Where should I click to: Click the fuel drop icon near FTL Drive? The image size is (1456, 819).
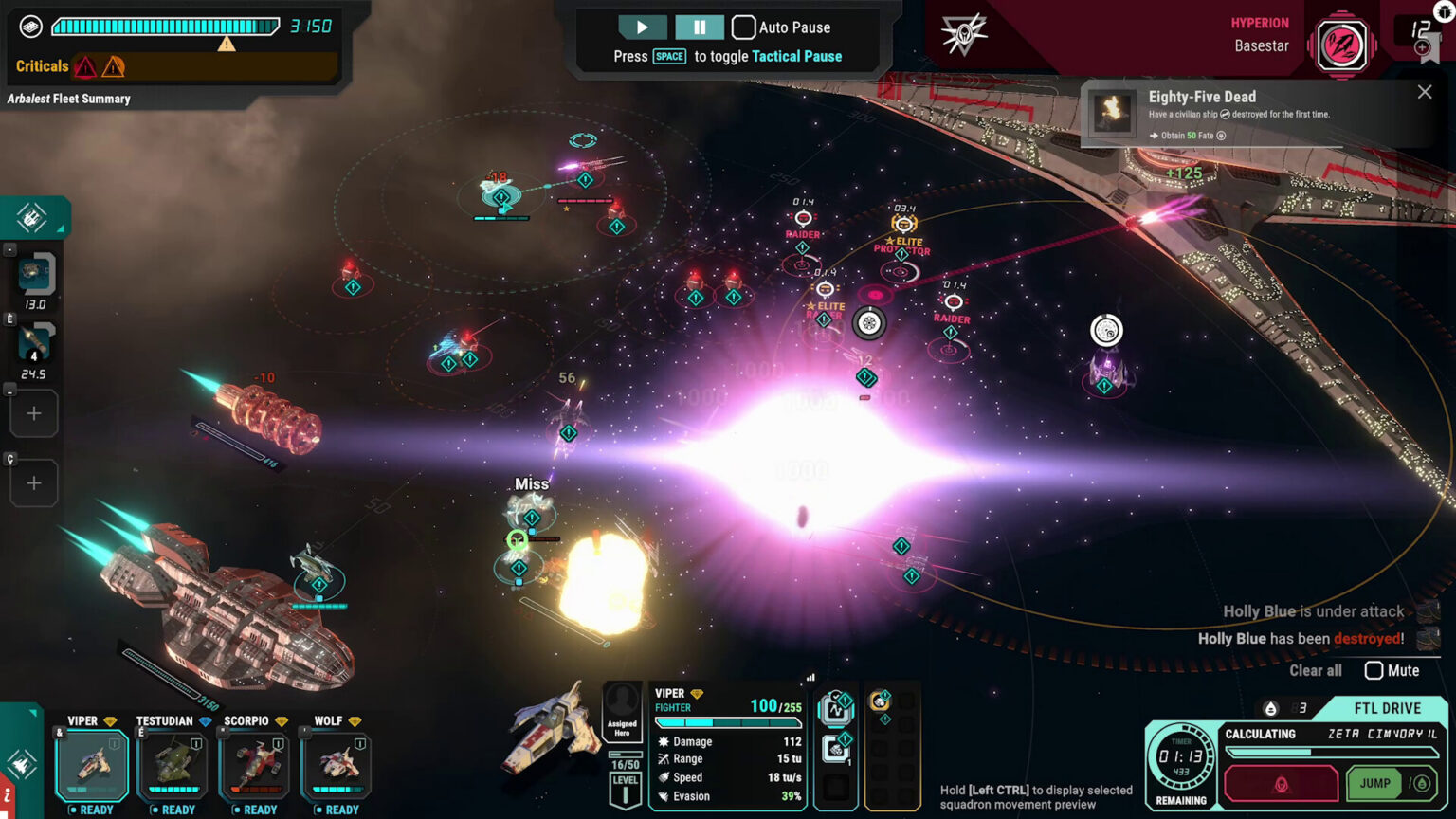coord(1271,707)
